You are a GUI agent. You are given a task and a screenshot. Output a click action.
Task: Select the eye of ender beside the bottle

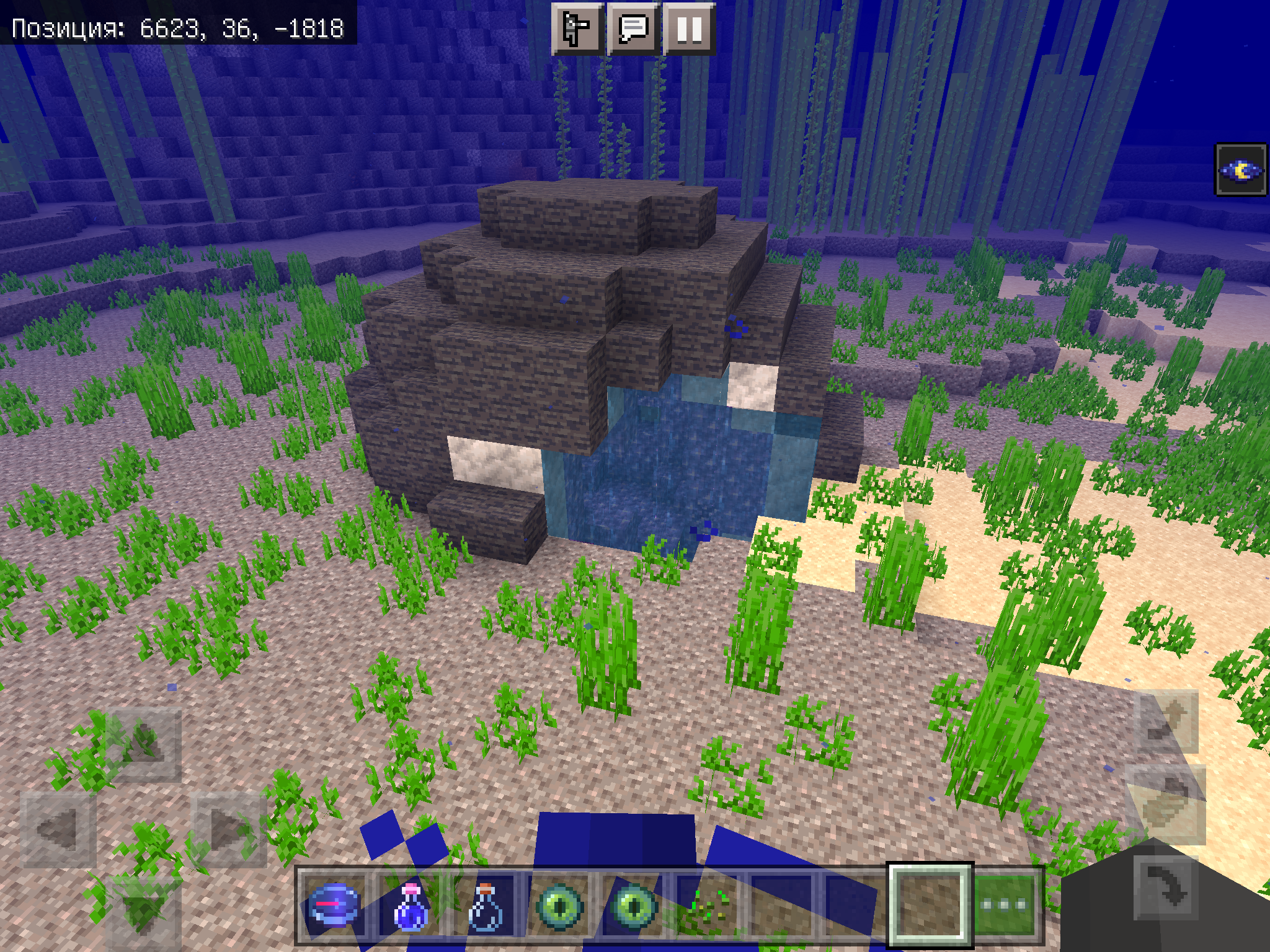(x=559, y=905)
